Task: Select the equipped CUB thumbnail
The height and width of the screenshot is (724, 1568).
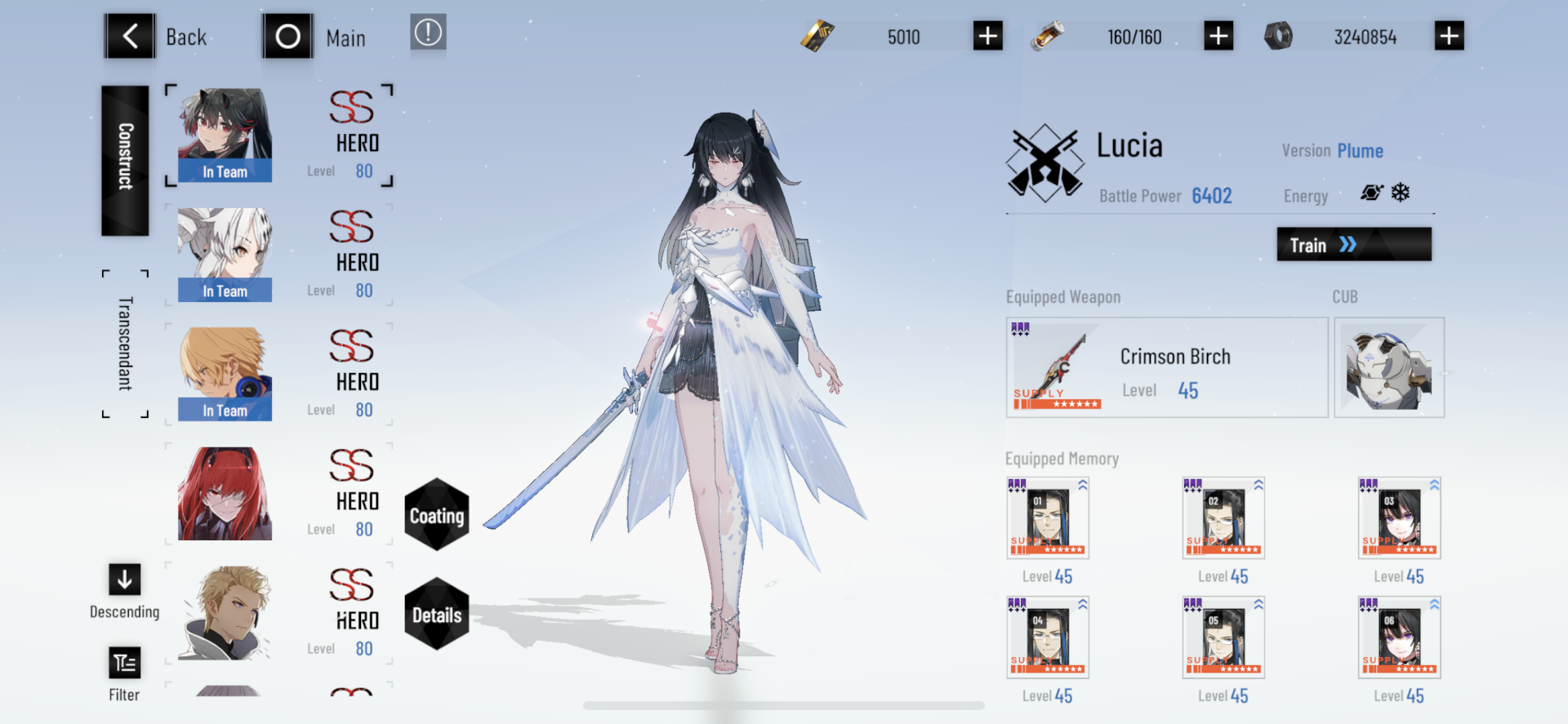Action: (1388, 366)
